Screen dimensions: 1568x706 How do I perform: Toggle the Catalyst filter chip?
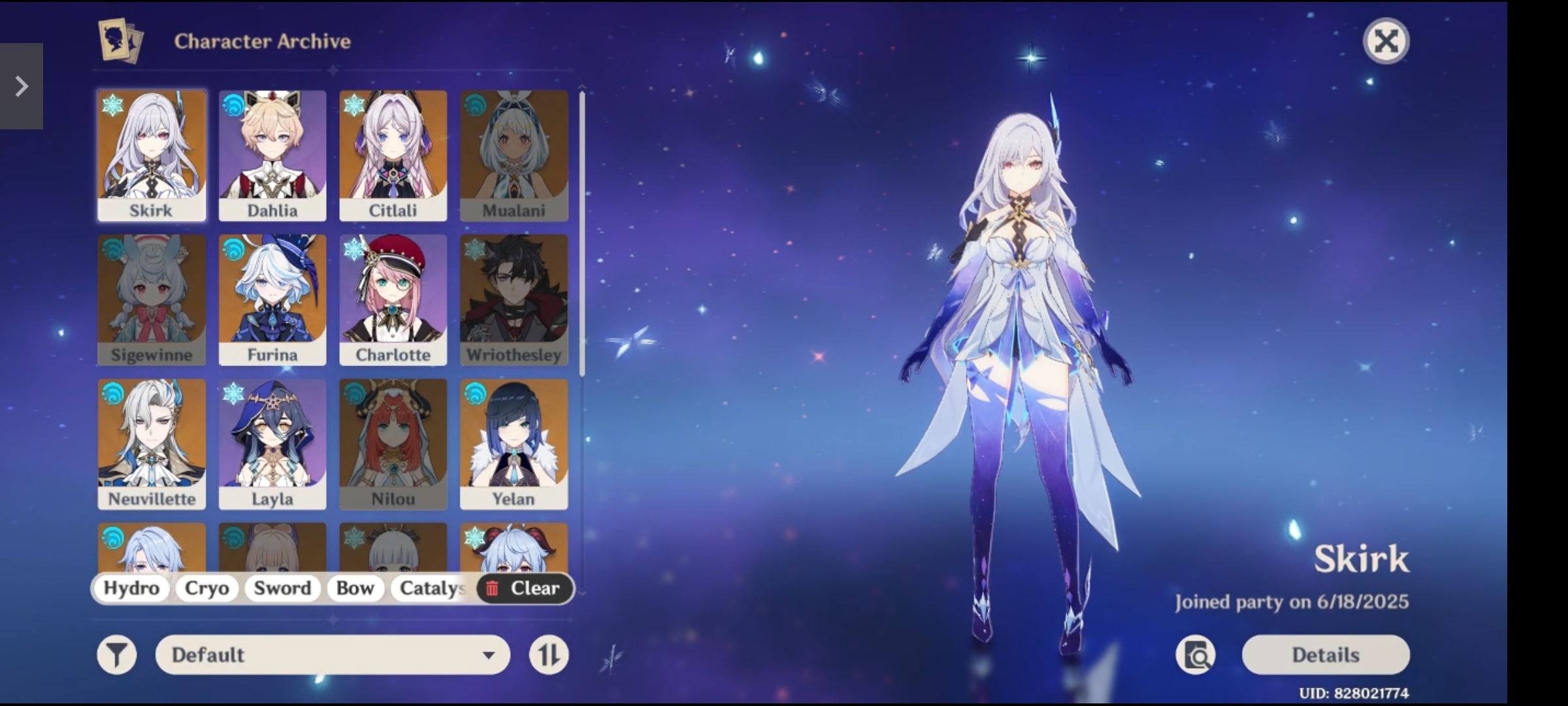tap(431, 588)
